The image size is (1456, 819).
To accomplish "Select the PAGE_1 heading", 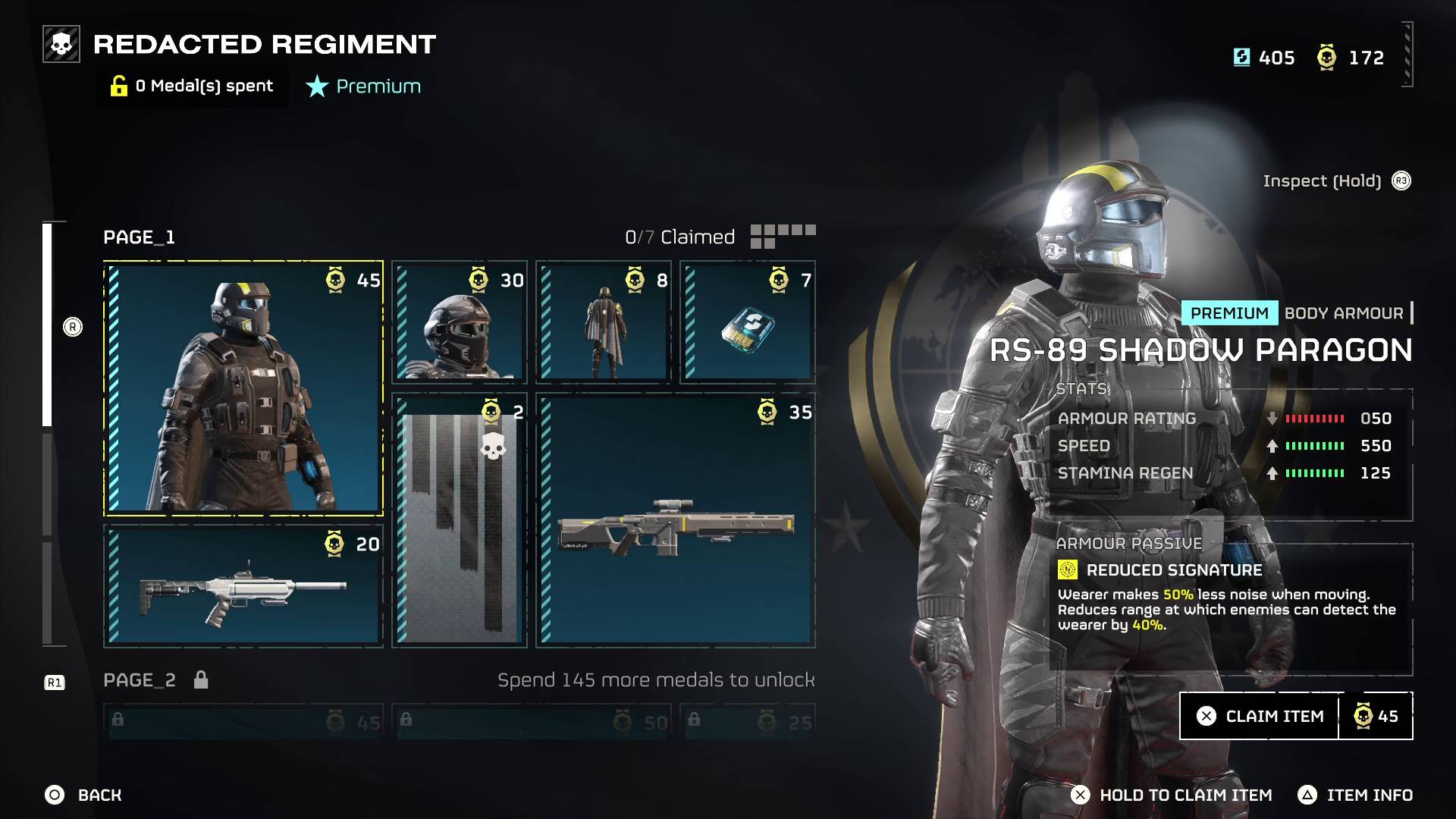I will coord(139,237).
